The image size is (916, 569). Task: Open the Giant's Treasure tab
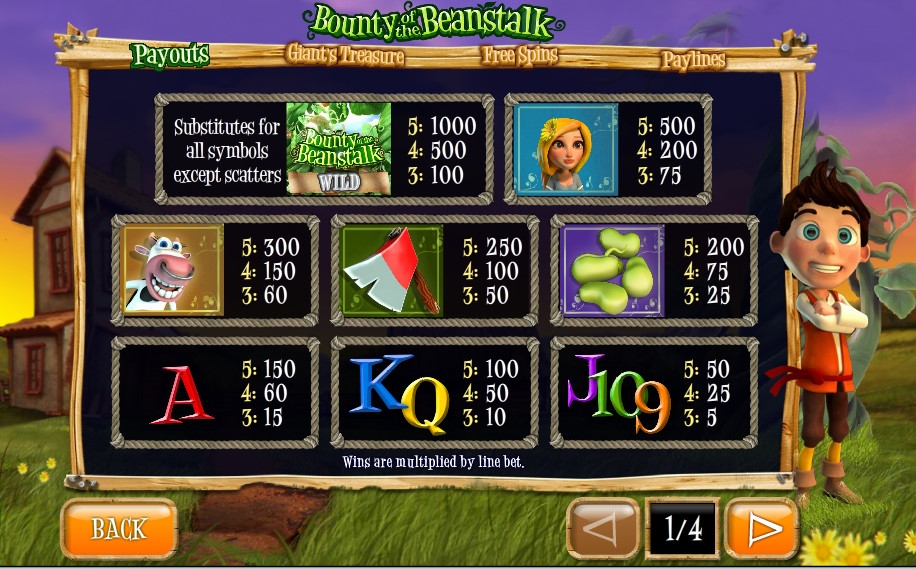pos(346,54)
